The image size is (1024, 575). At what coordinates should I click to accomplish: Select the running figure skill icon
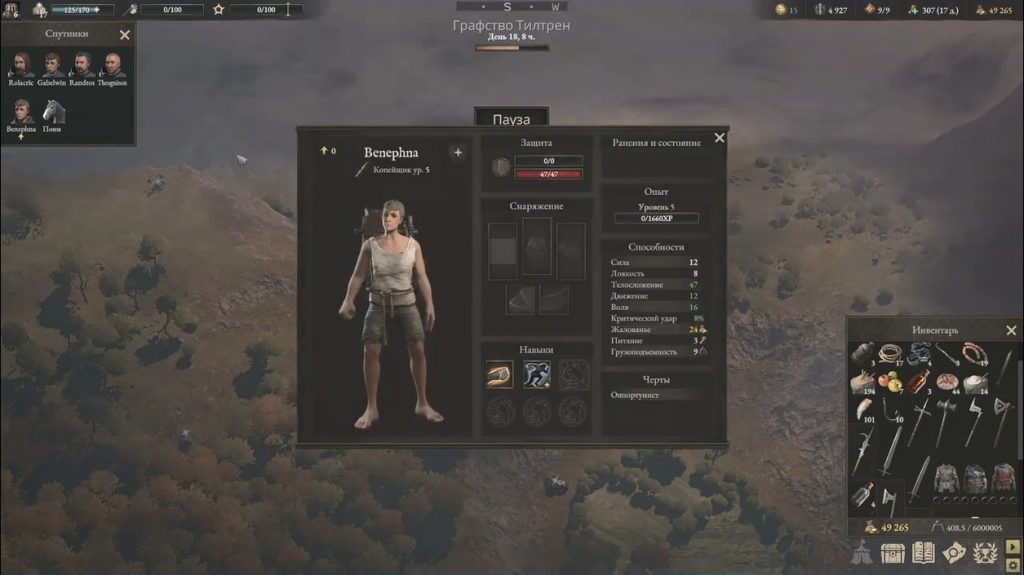pyautogui.click(x=537, y=374)
